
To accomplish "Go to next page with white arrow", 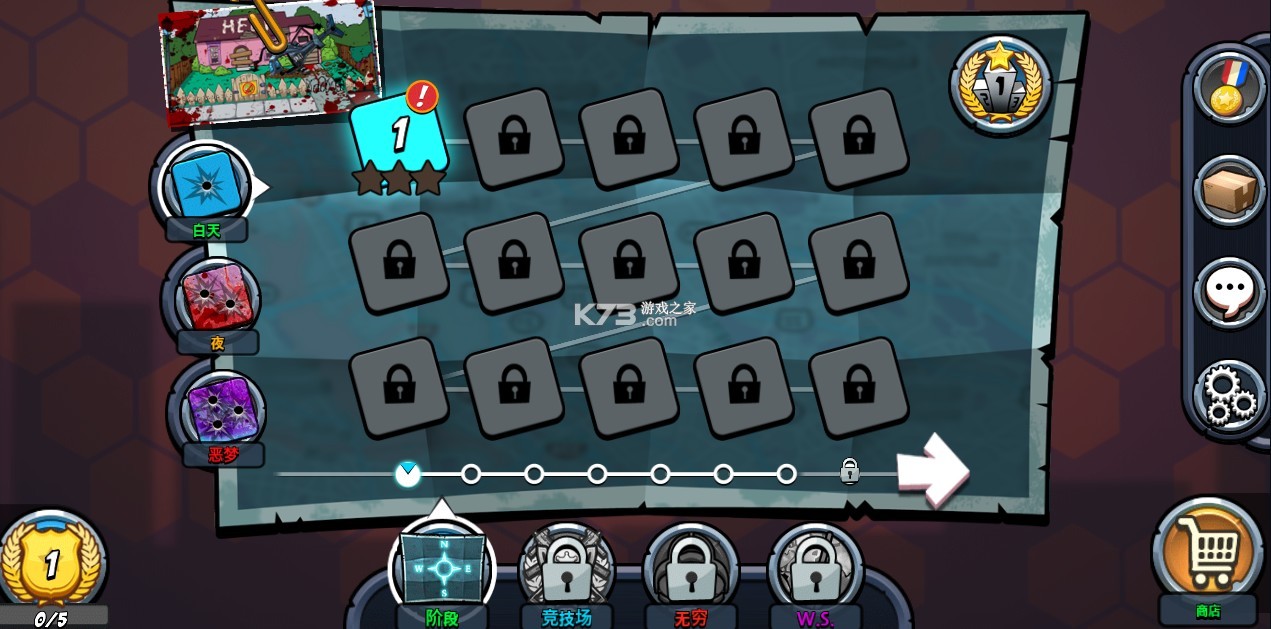I will pyautogui.click(x=931, y=468).
